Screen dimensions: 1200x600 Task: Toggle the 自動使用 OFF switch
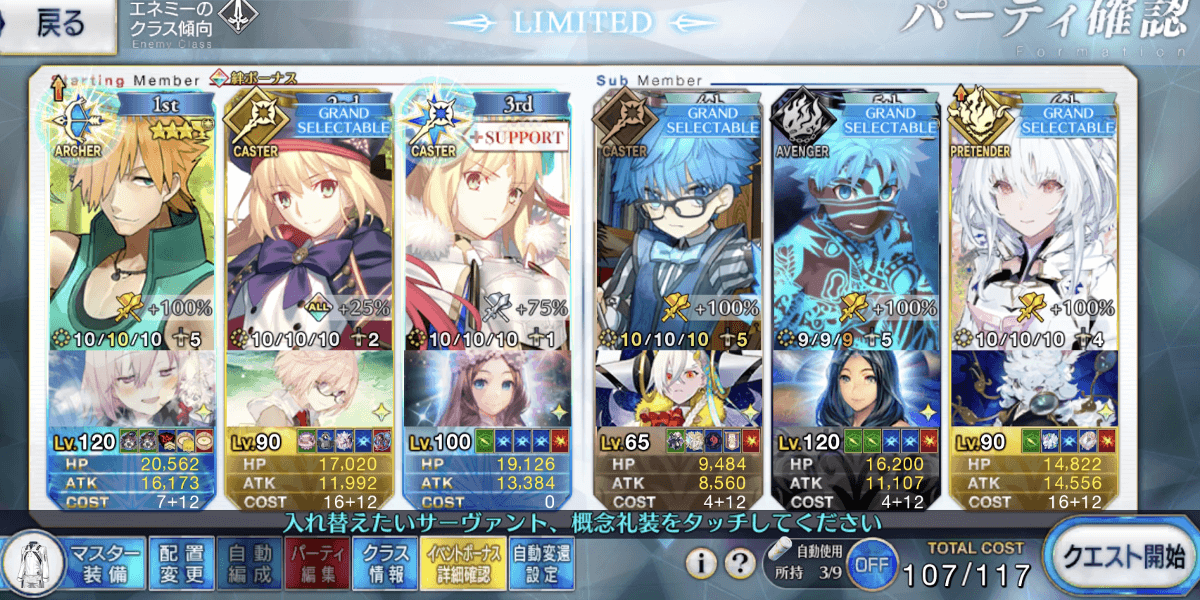(871, 566)
